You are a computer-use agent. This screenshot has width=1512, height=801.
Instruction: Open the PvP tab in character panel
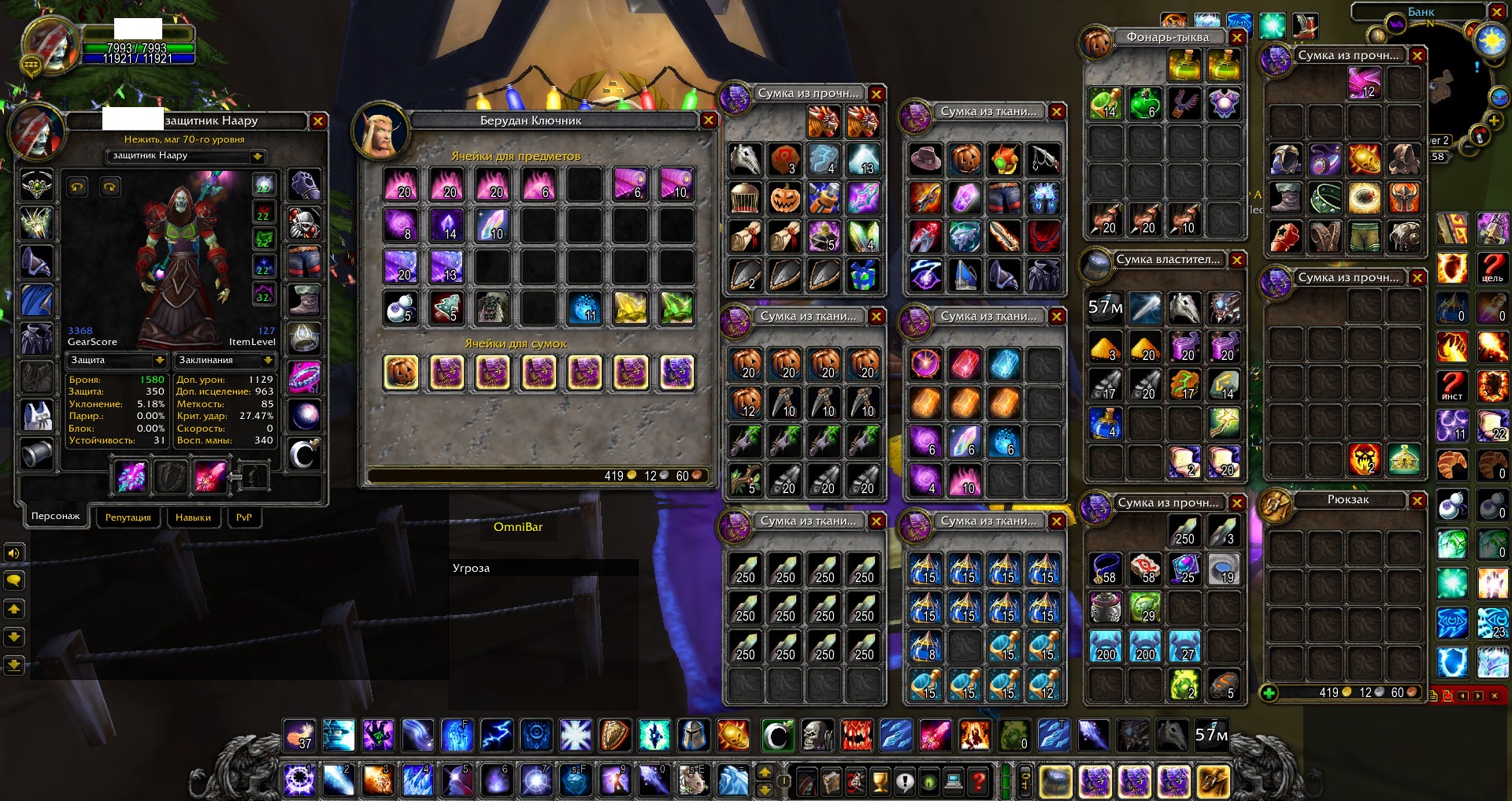pyautogui.click(x=244, y=517)
